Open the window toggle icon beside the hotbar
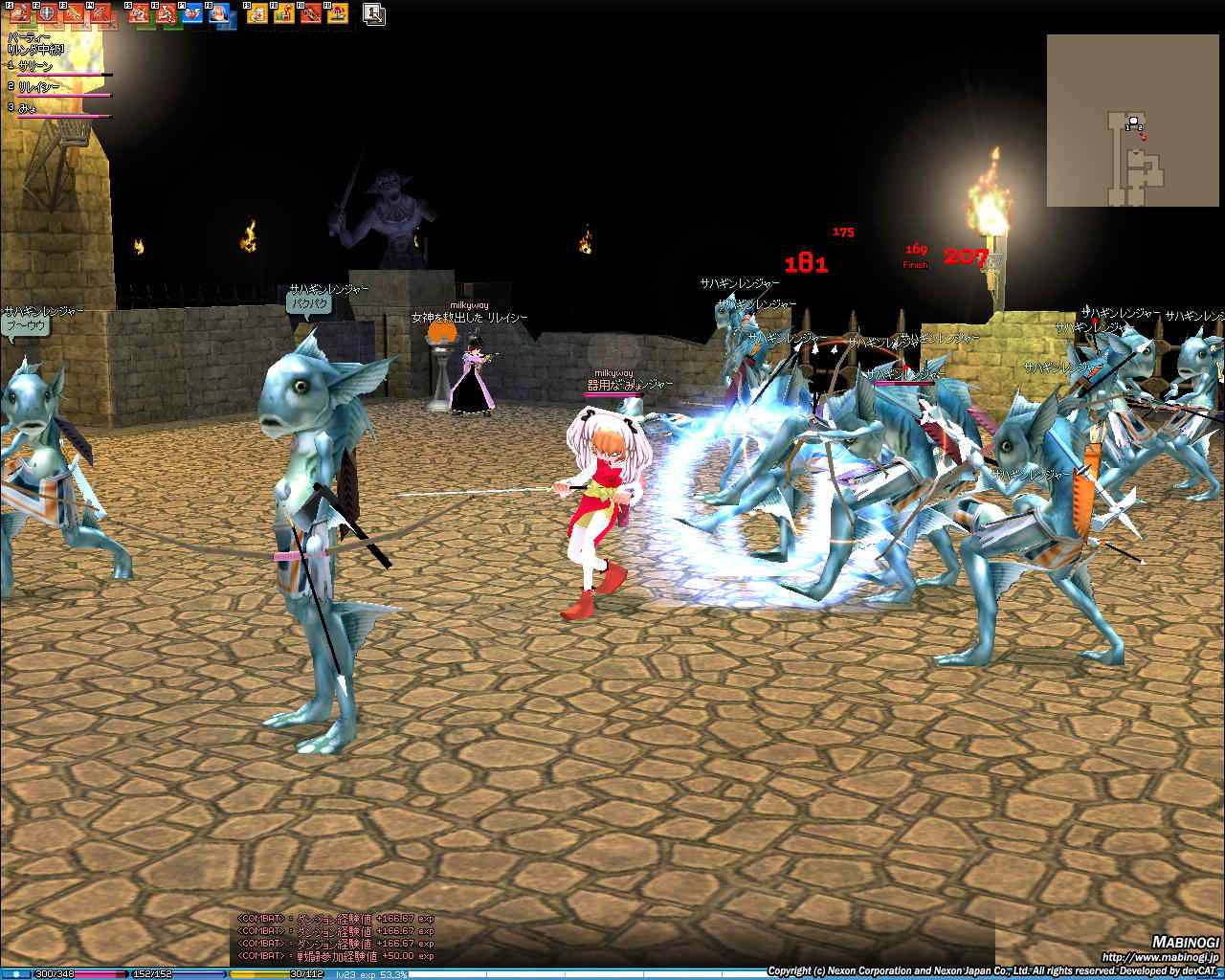 [374, 13]
